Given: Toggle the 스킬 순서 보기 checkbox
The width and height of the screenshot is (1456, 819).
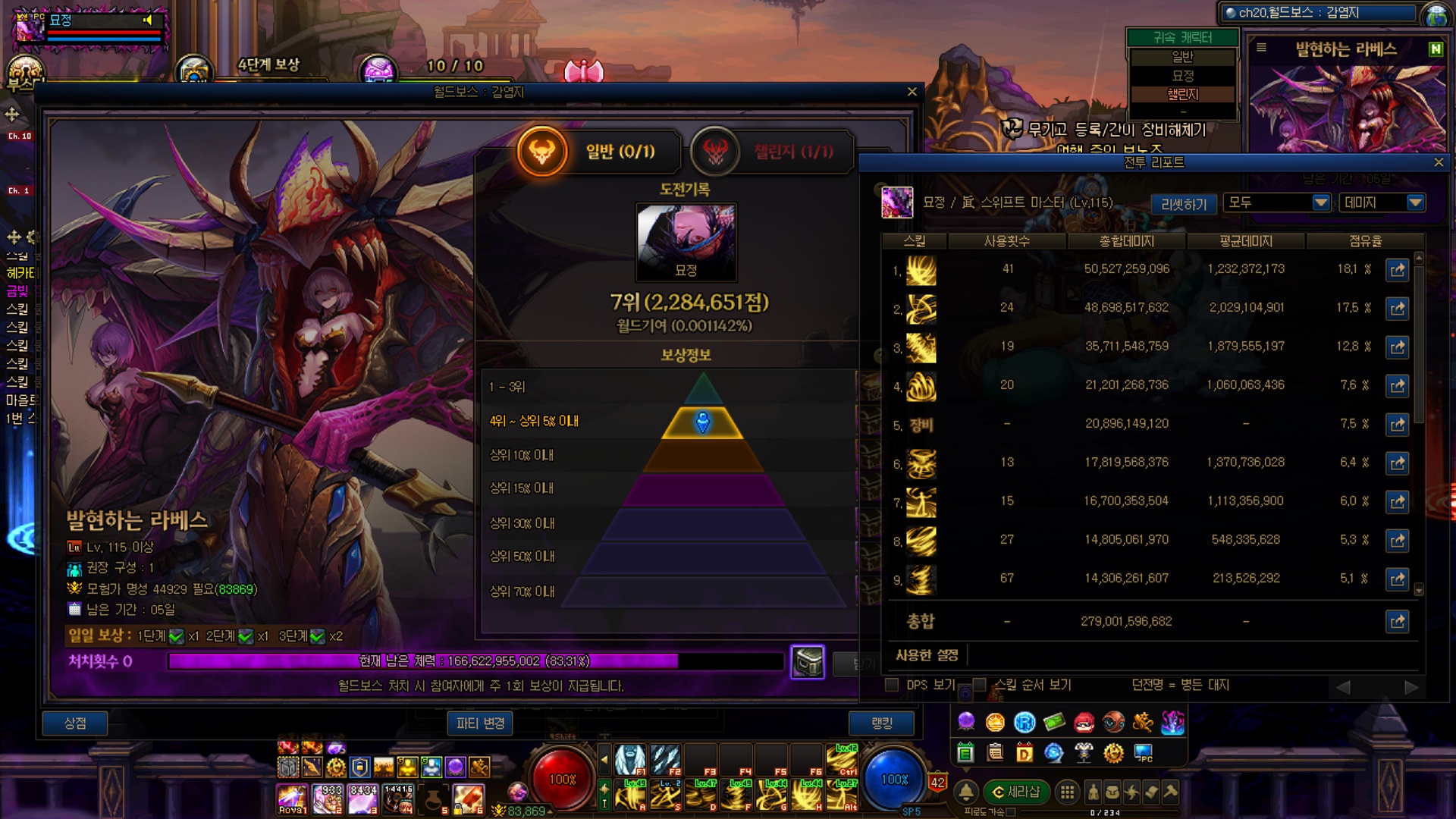Looking at the screenshot, I should [979, 685].
